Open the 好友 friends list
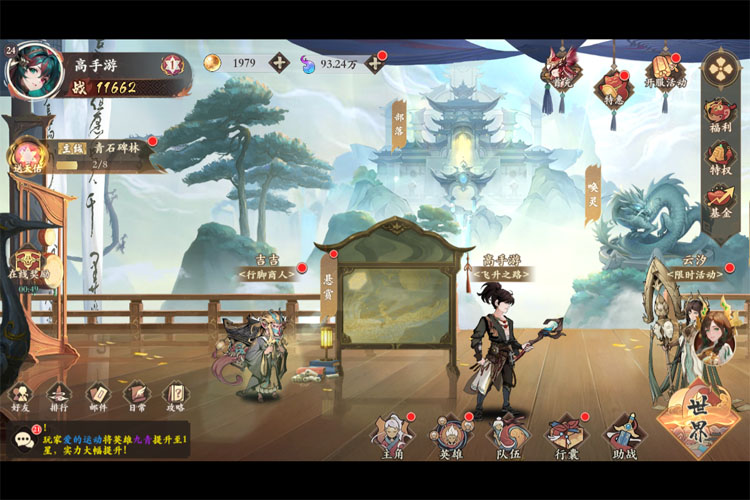 click(x=21, y=396)
